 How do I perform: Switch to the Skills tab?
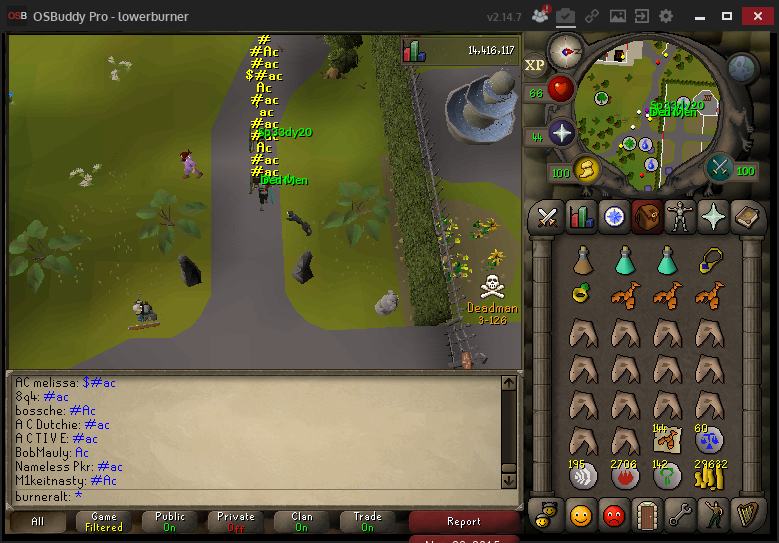point(581,216)
